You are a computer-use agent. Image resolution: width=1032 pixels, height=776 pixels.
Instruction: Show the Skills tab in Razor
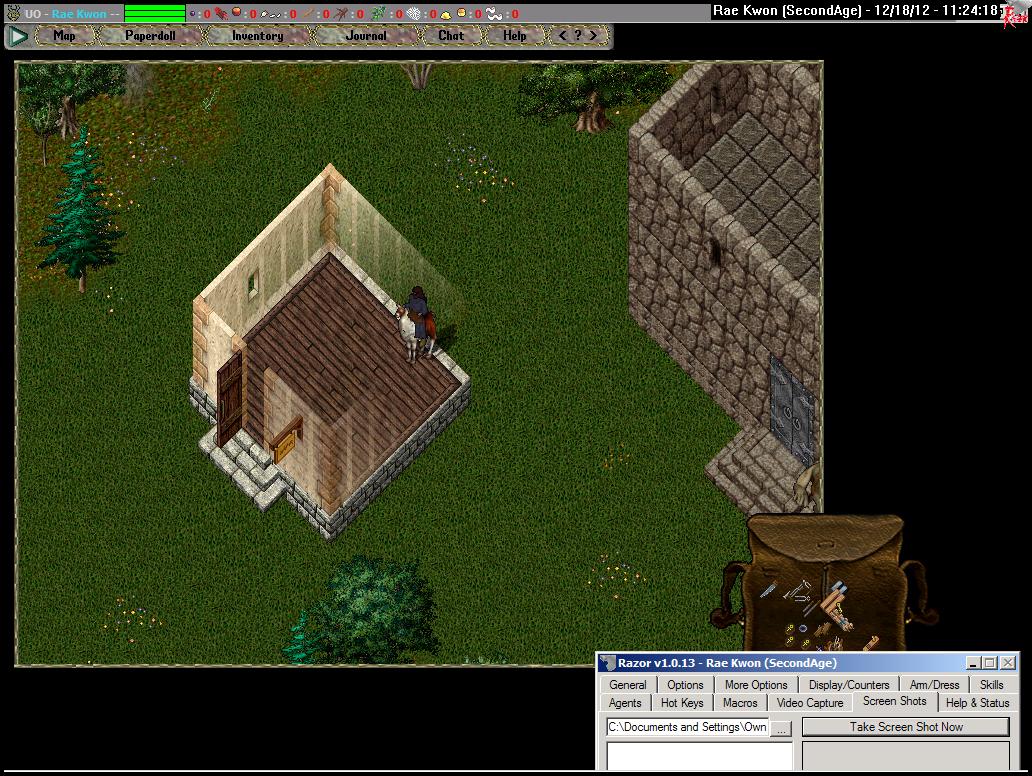pos(991,685)
